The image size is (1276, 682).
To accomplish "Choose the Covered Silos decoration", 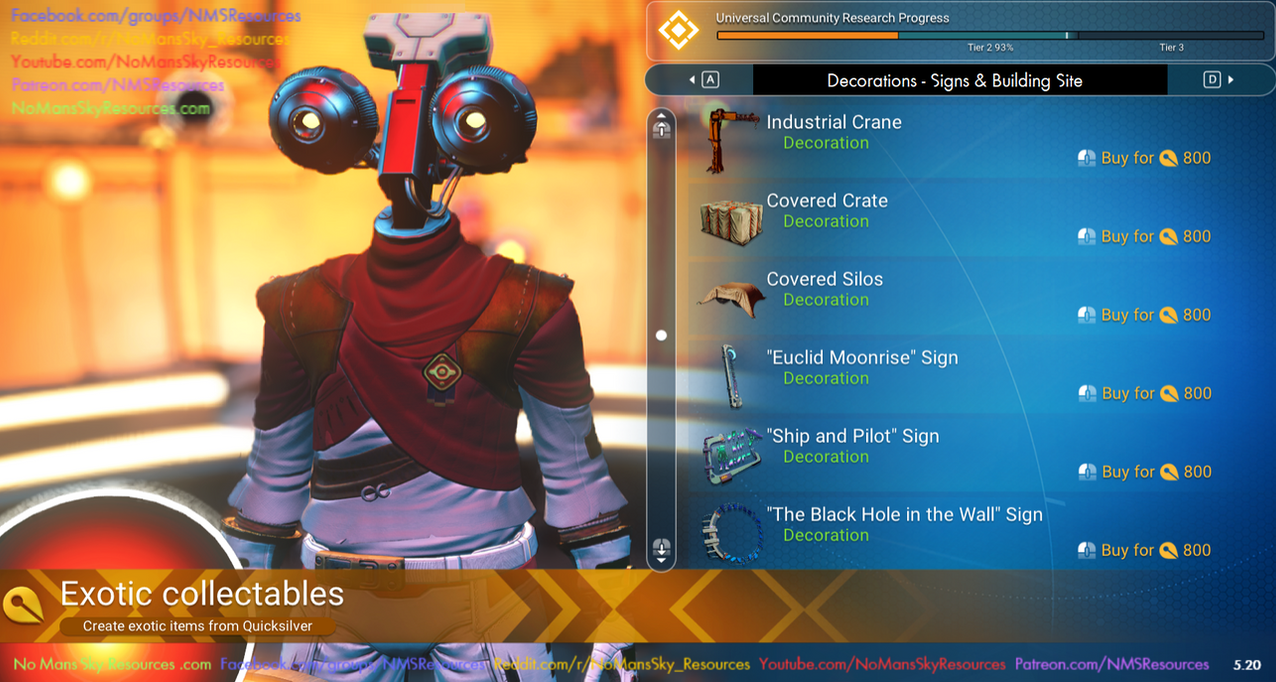I will [824, 280].
